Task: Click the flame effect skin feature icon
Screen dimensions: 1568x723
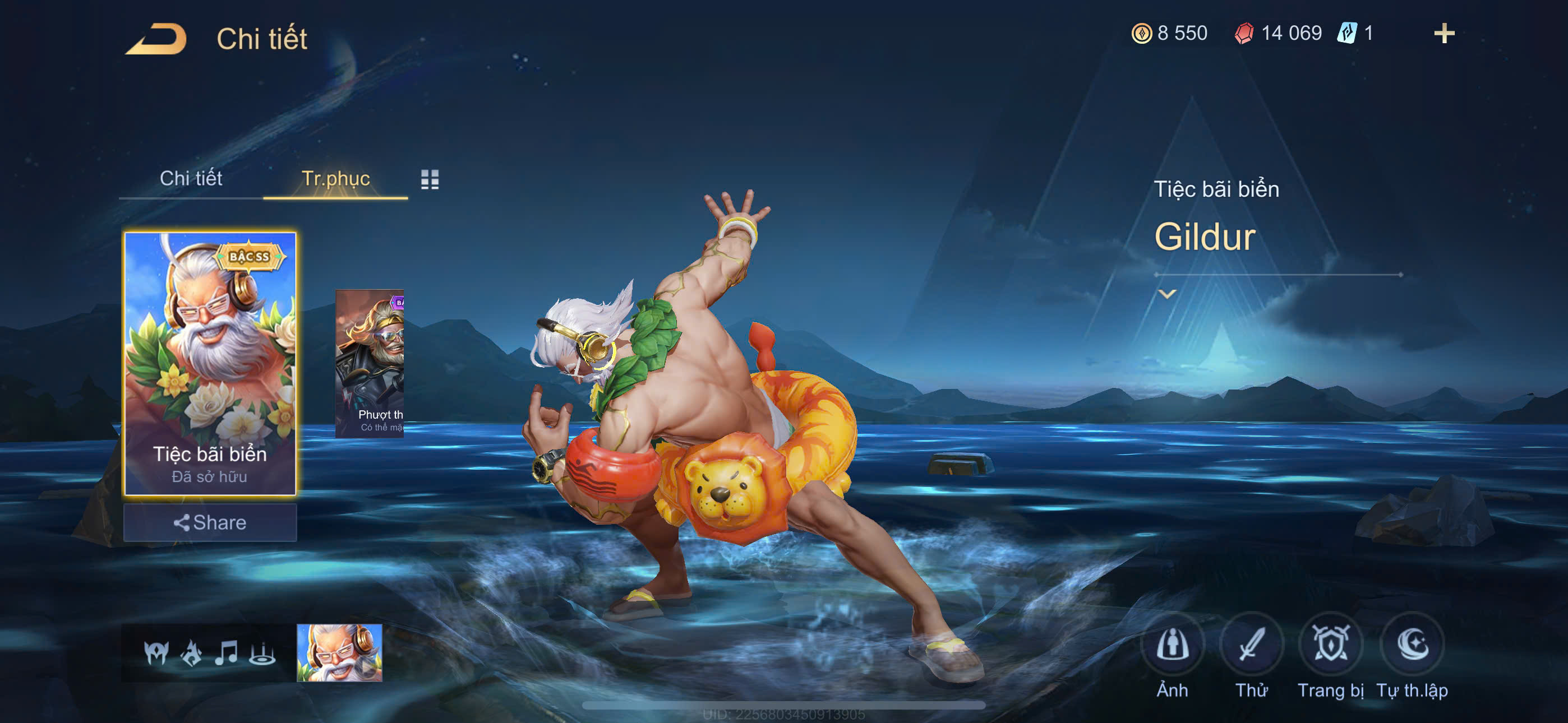Action: point(192,653)
